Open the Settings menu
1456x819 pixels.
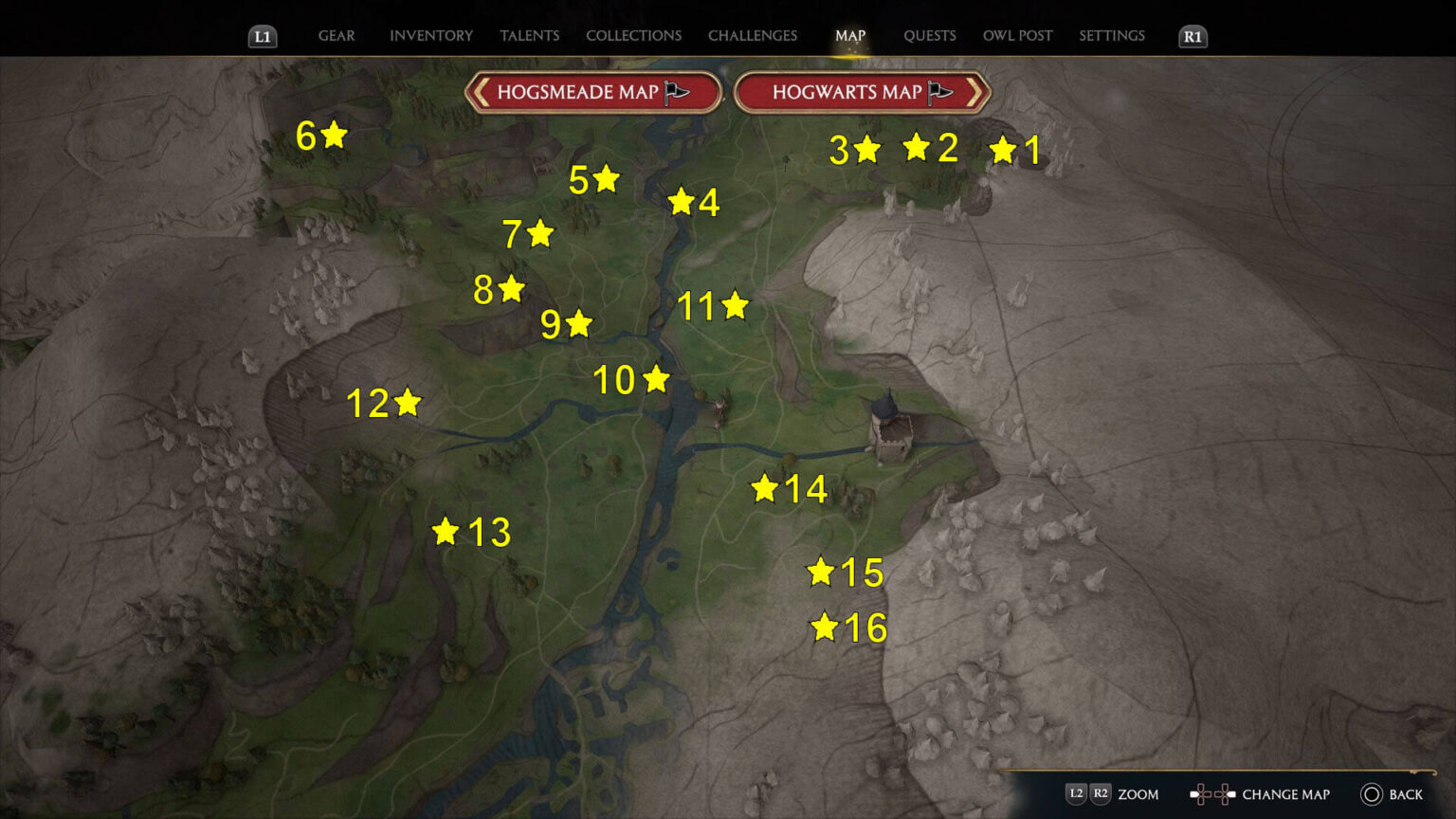click(1111, 35)
